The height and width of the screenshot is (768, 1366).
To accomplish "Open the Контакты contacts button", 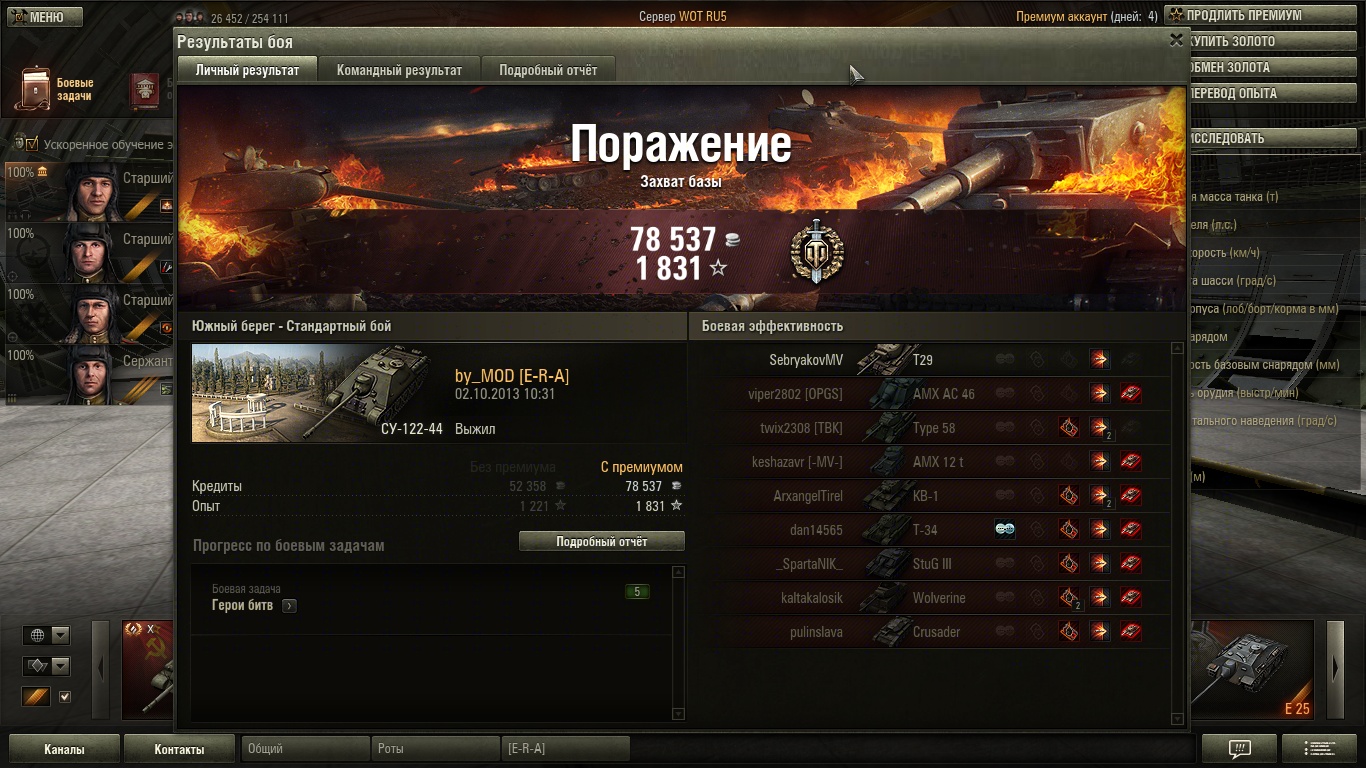I will click(179, 749).
